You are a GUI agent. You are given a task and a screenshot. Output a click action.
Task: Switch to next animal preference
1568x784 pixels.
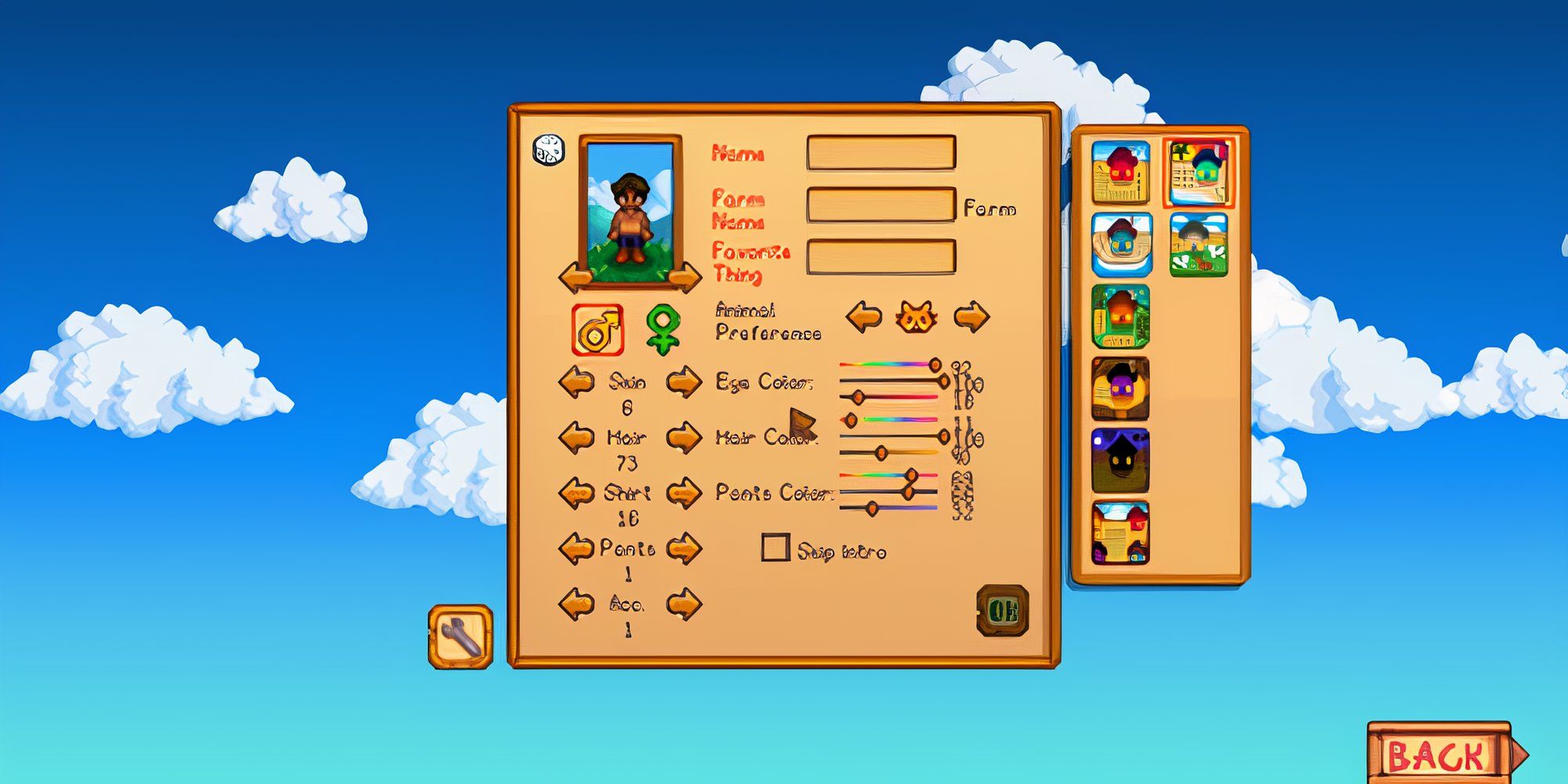(971, 318)
